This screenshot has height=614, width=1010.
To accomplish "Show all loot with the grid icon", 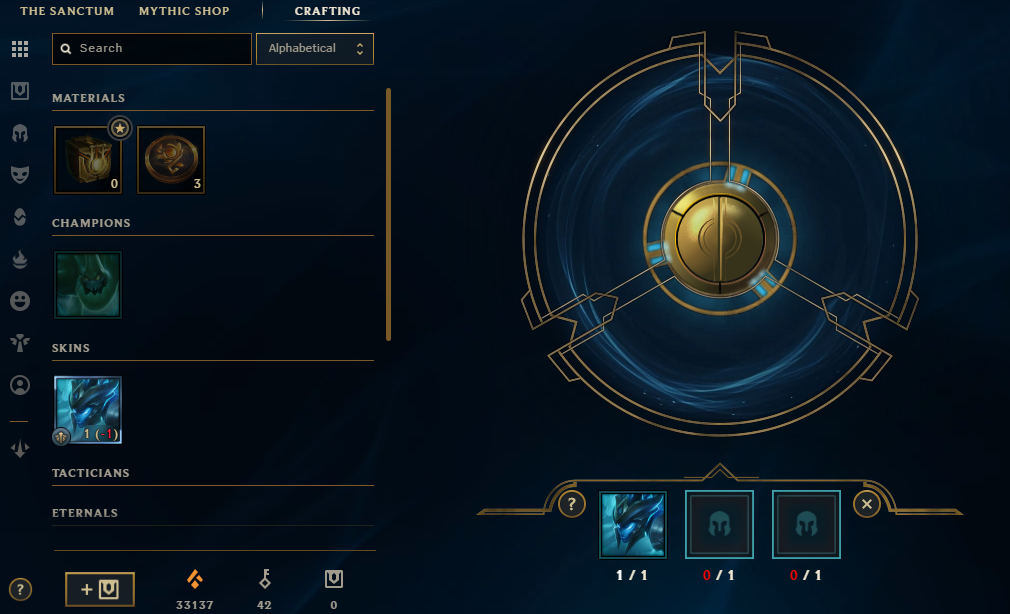I will (x=19, y=49).
